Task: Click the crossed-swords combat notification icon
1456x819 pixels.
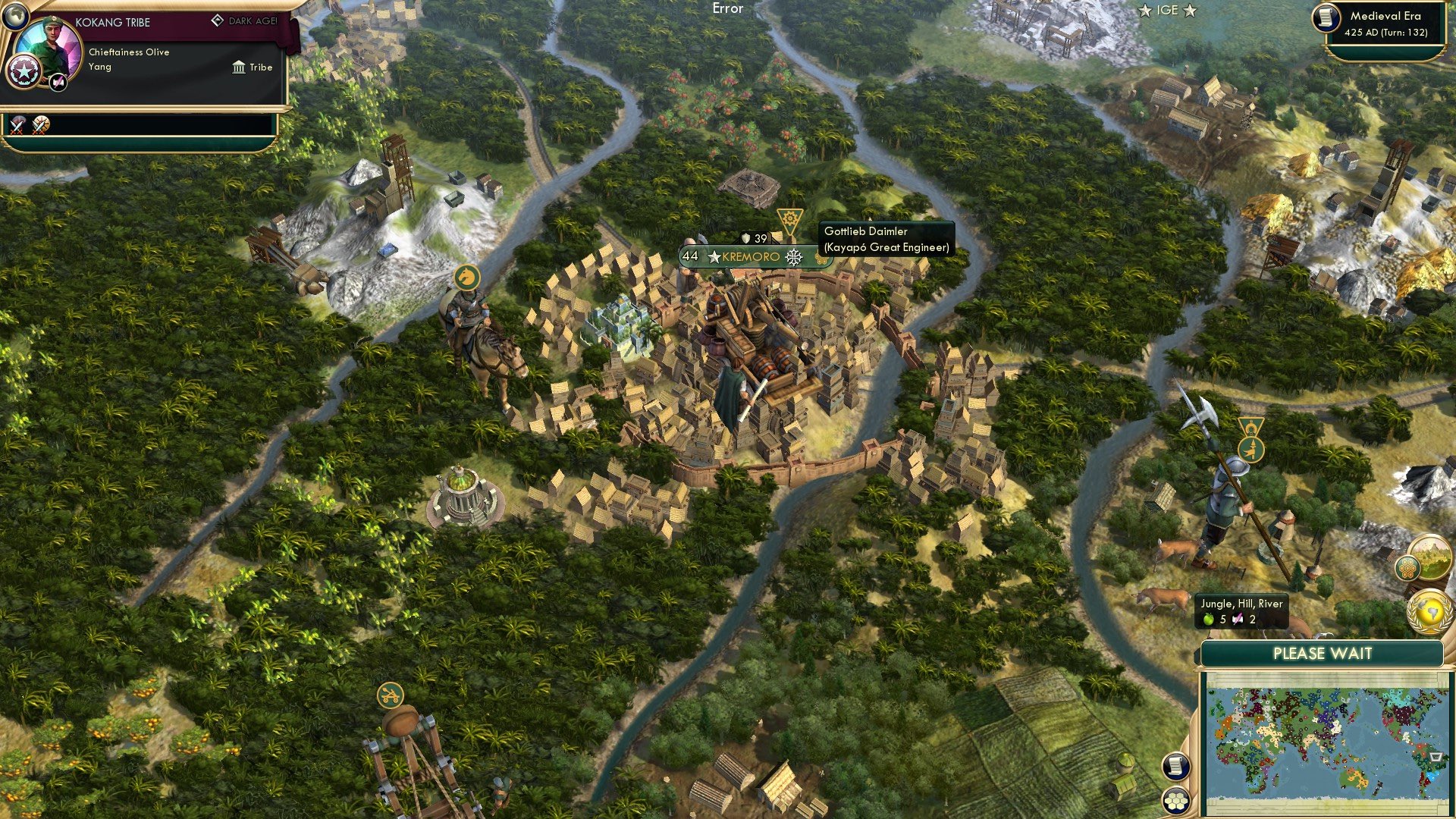Action: 15,125
